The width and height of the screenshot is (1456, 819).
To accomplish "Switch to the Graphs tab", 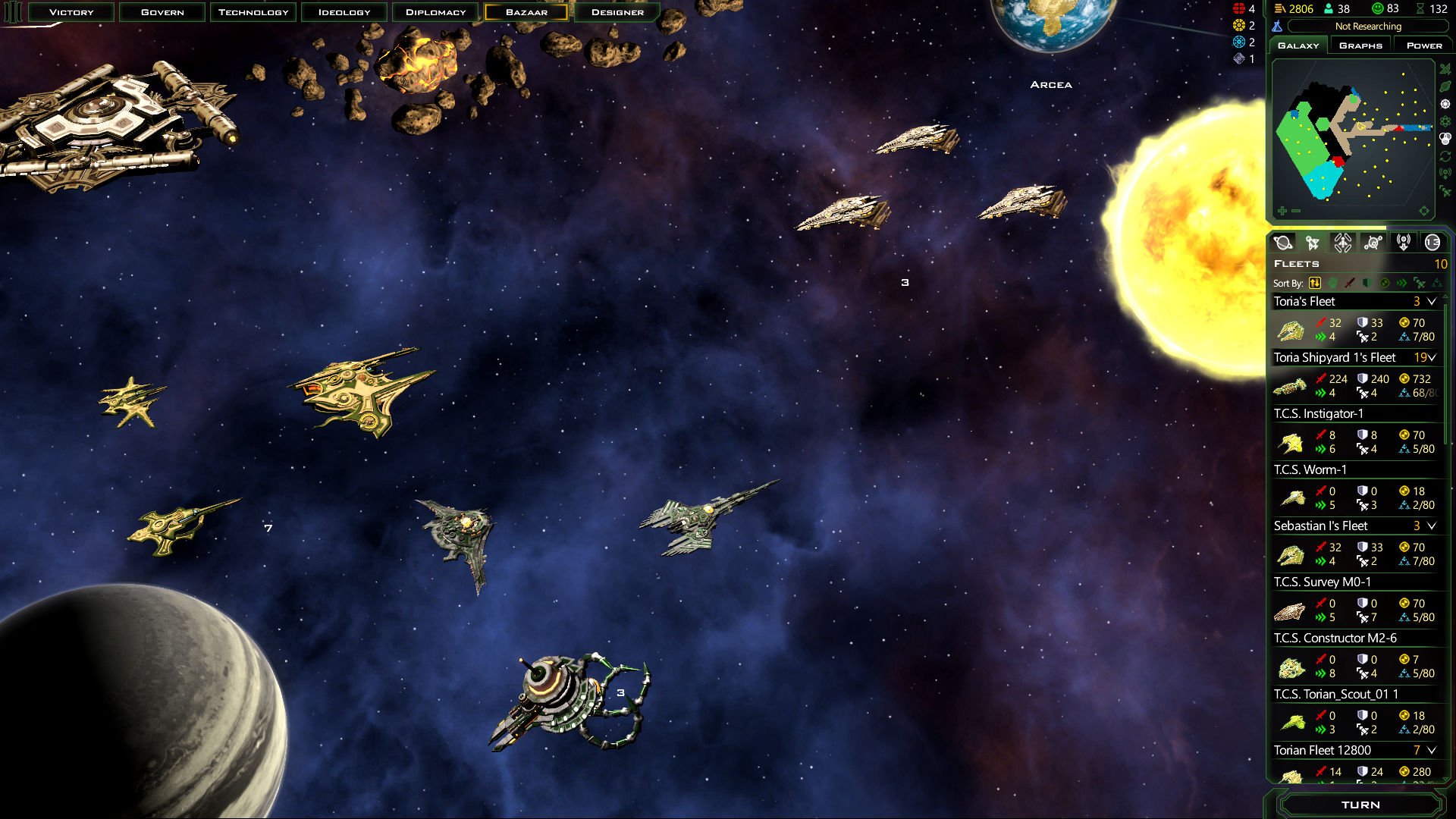I will (1360, 45).
